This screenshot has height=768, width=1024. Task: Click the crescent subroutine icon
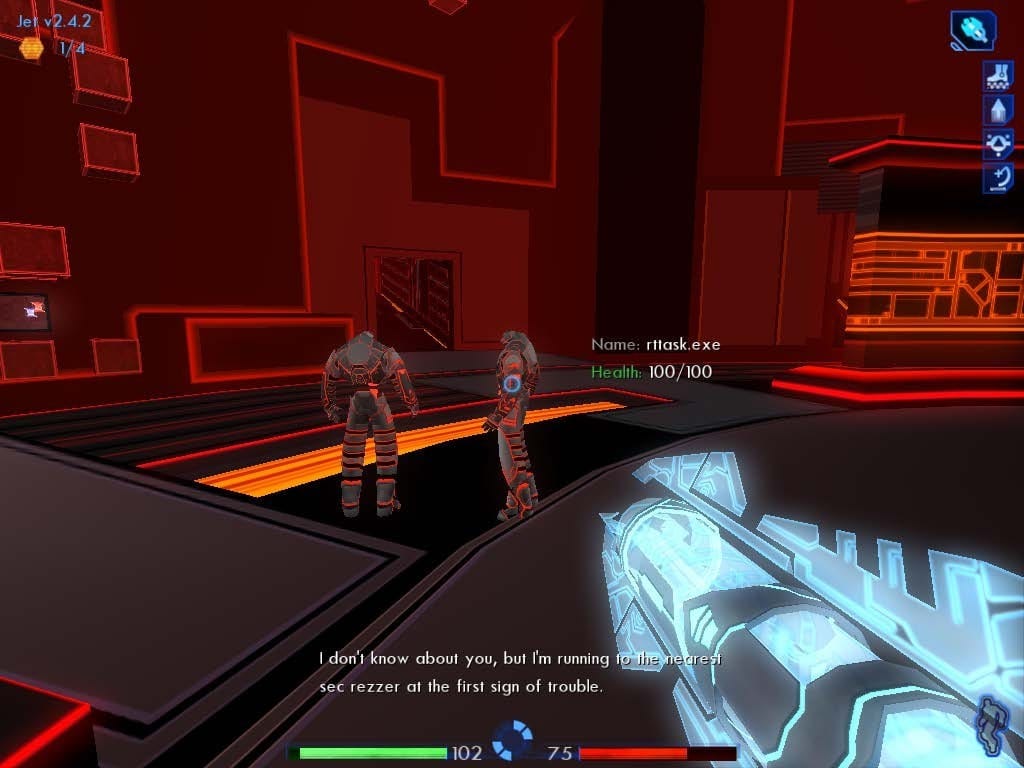tap(998, 179)
